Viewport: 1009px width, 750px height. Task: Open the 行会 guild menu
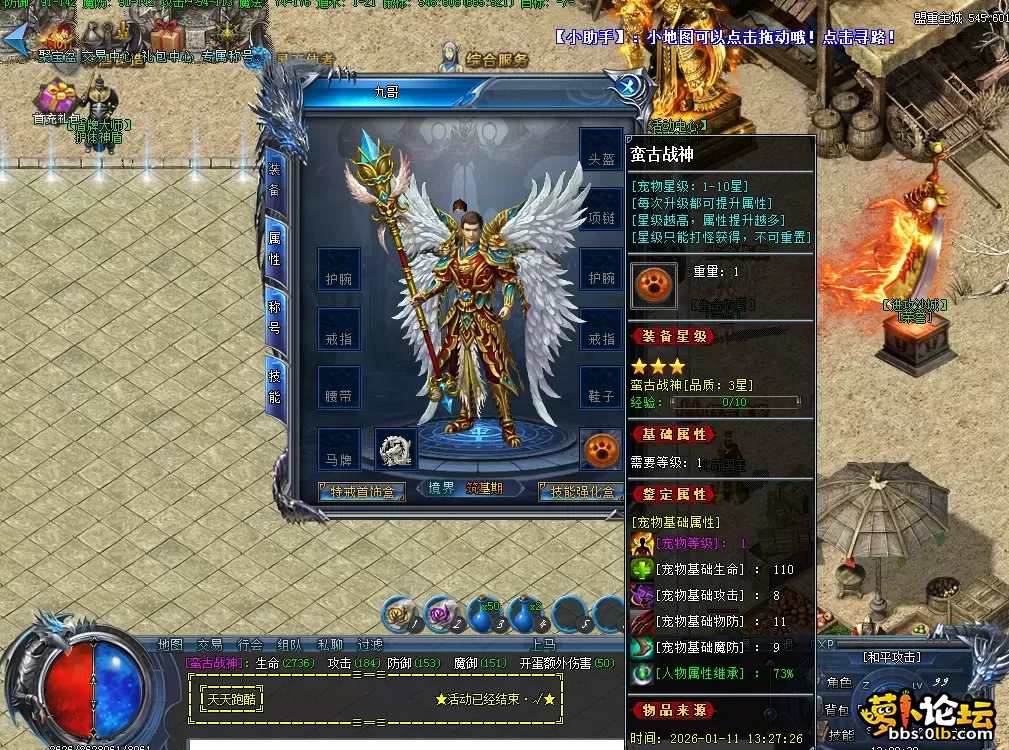coord(250,645)
